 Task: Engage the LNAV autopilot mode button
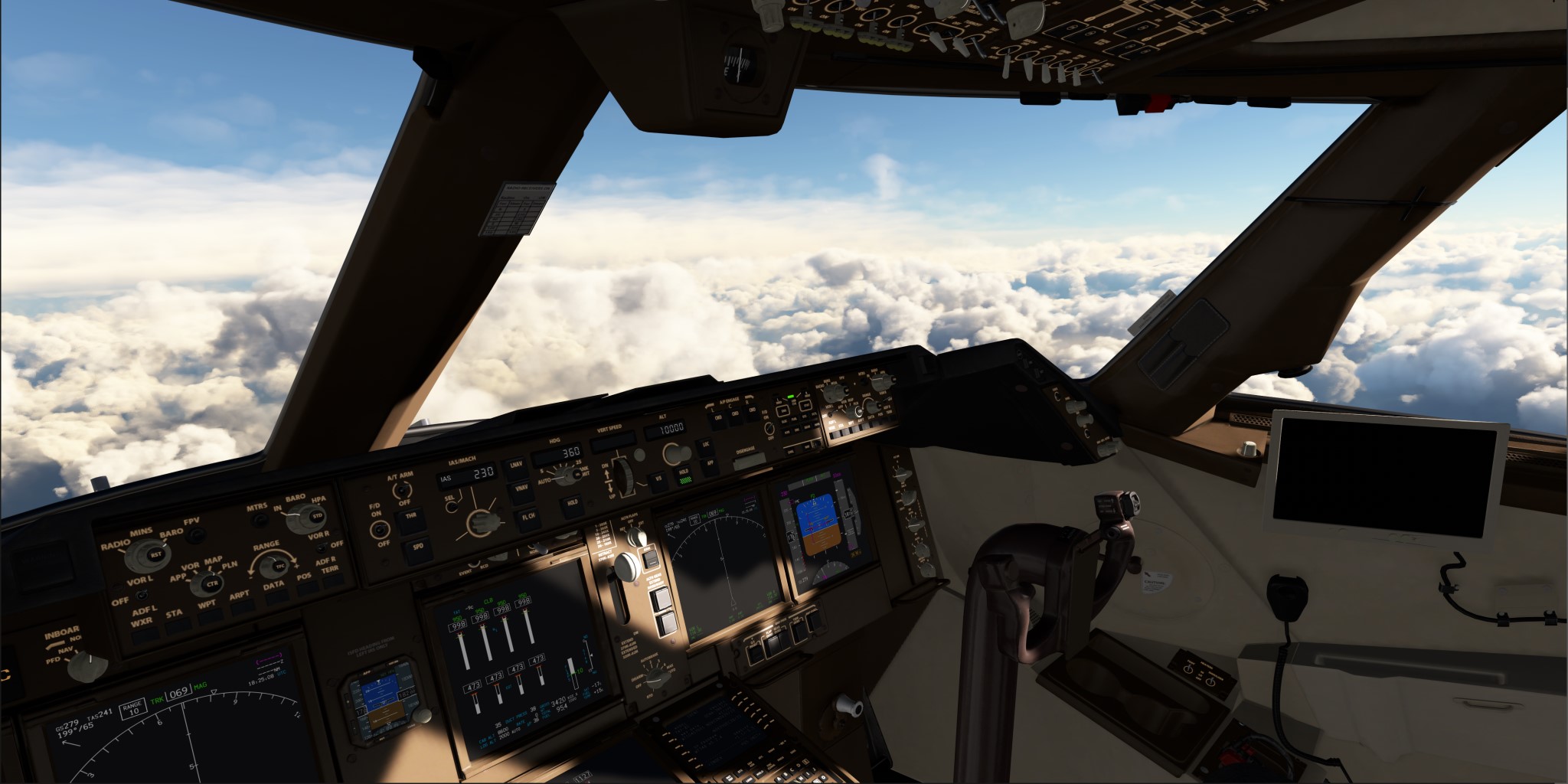515,466
